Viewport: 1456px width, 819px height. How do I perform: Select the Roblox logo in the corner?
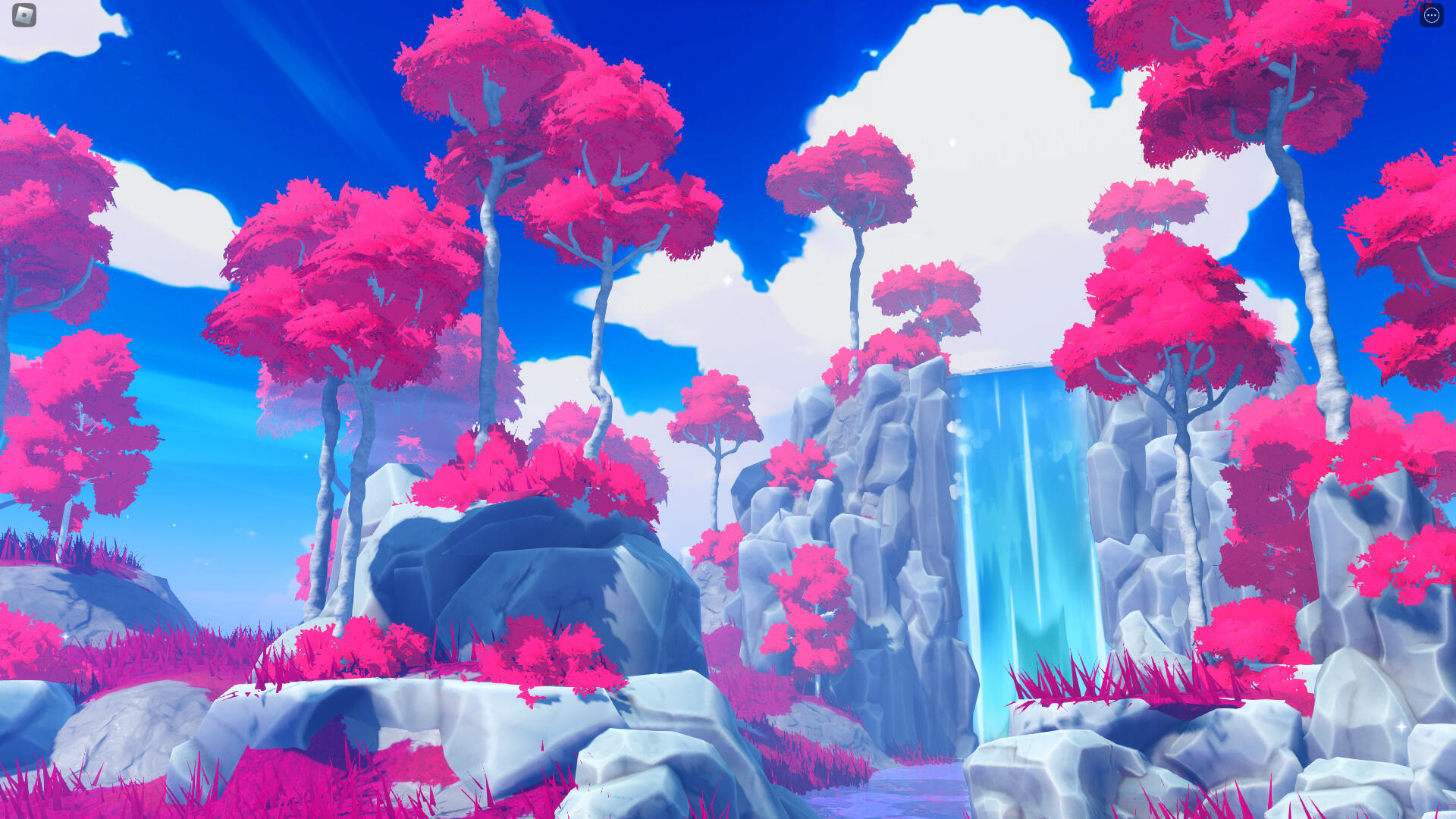pos(24,15)
